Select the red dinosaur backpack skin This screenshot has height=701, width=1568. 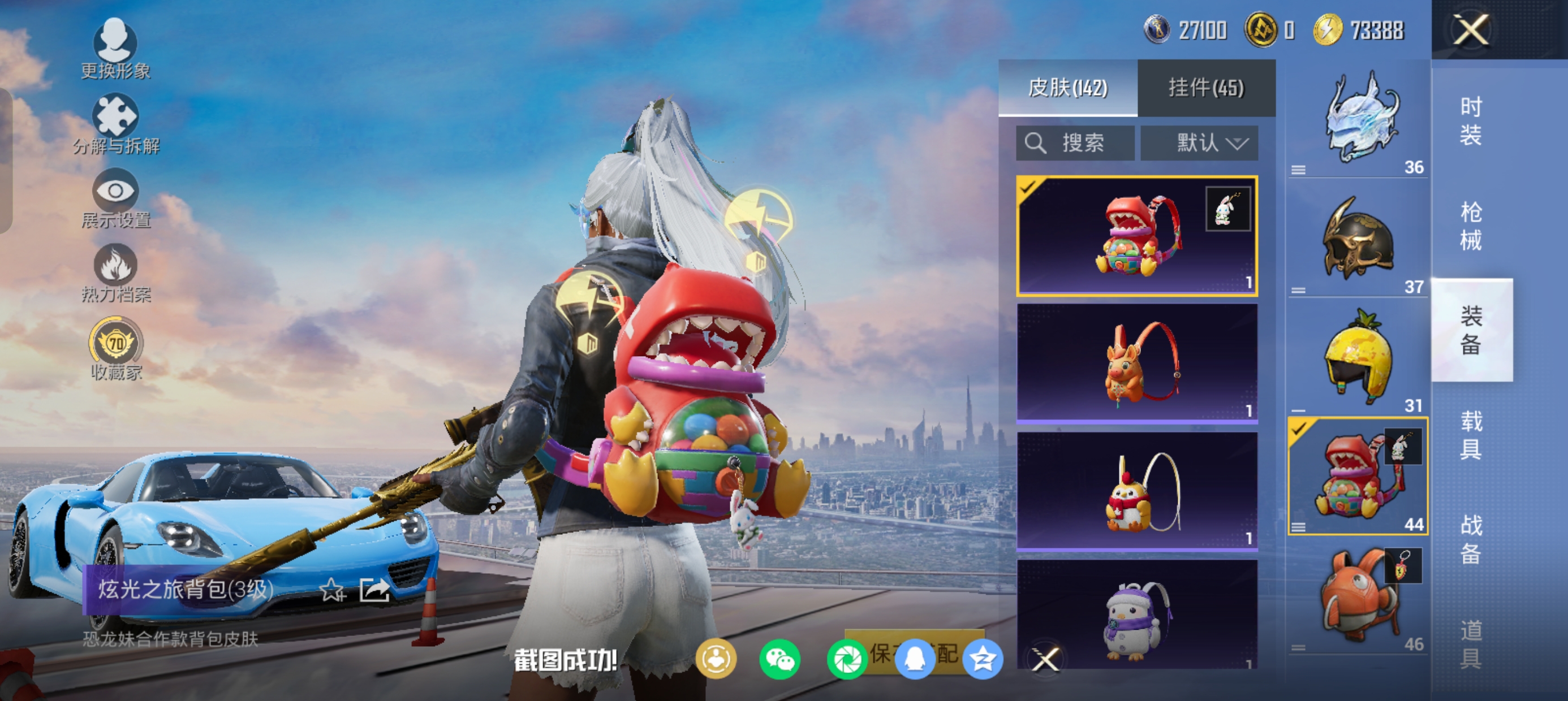tap(1136, 236)
